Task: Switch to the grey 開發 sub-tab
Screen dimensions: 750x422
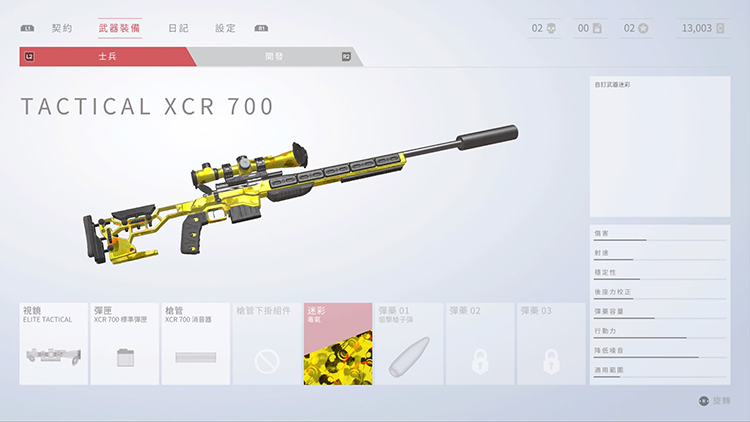Action: point(273,57)
